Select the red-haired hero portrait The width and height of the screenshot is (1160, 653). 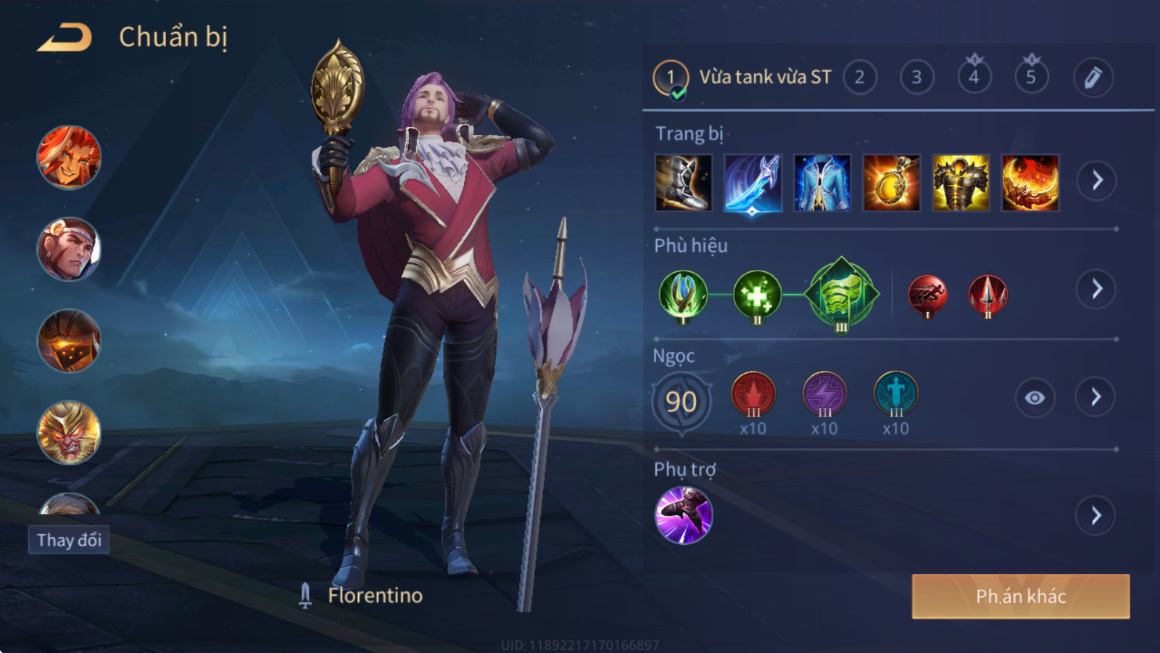(x=69, y=157)
